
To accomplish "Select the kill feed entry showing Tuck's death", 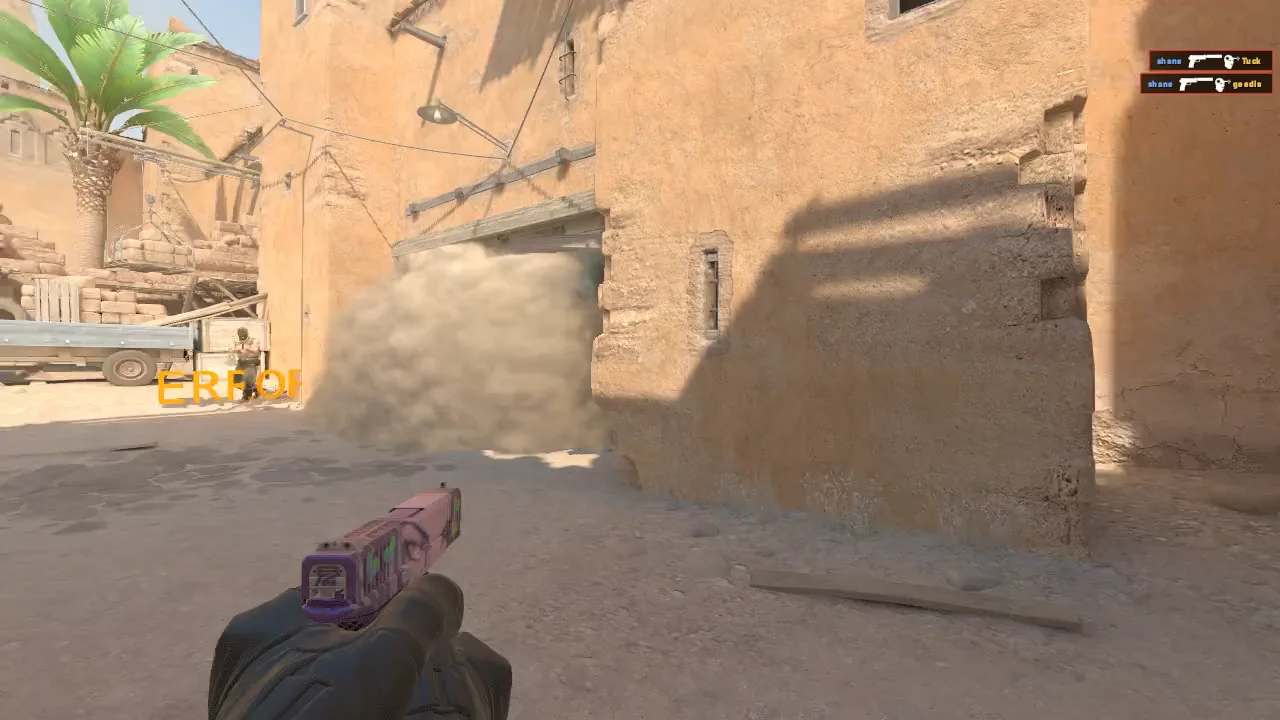I will coord(1210,60).
